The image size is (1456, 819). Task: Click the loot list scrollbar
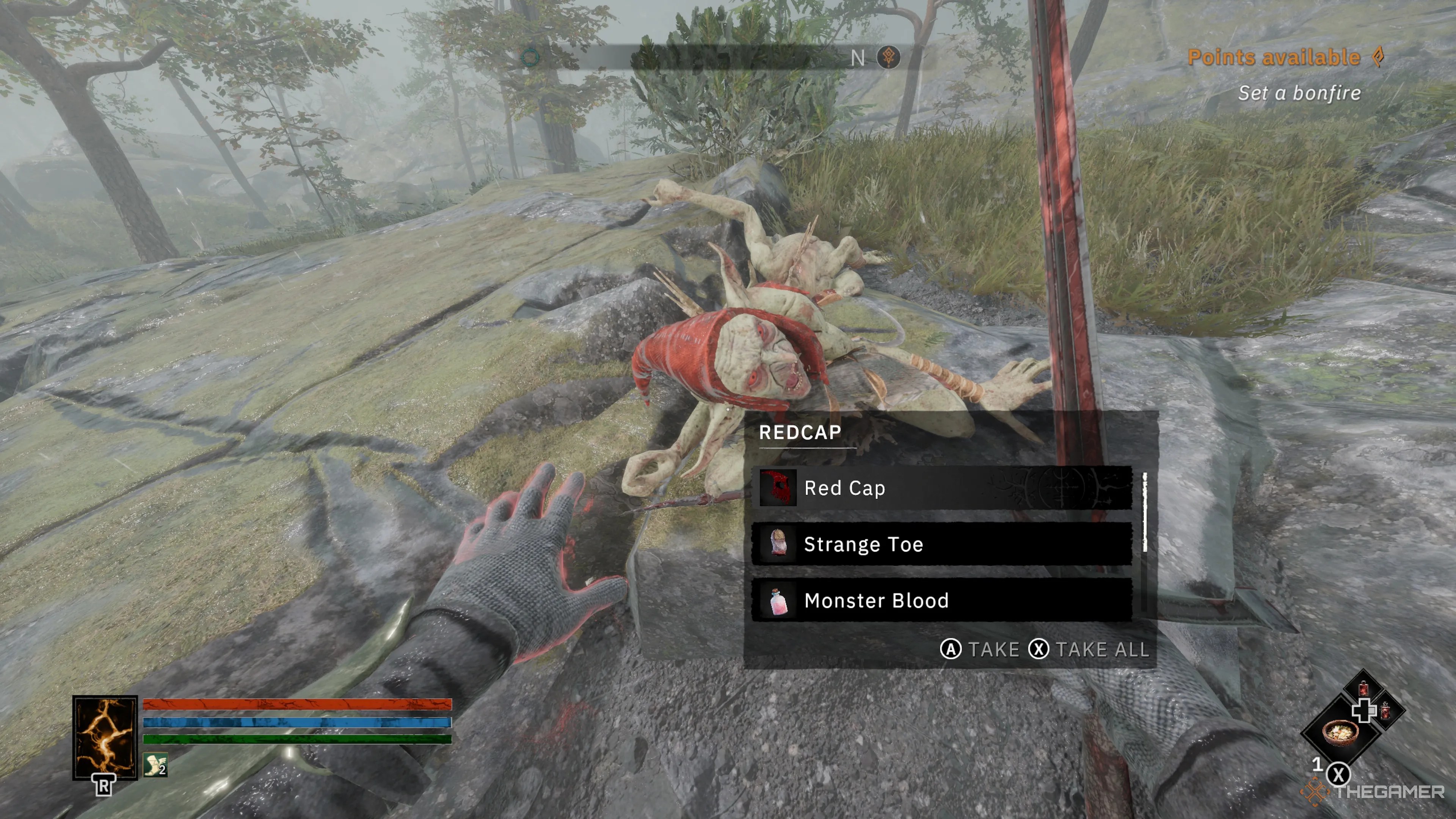pyautogui.click(x=1145, y=511)
